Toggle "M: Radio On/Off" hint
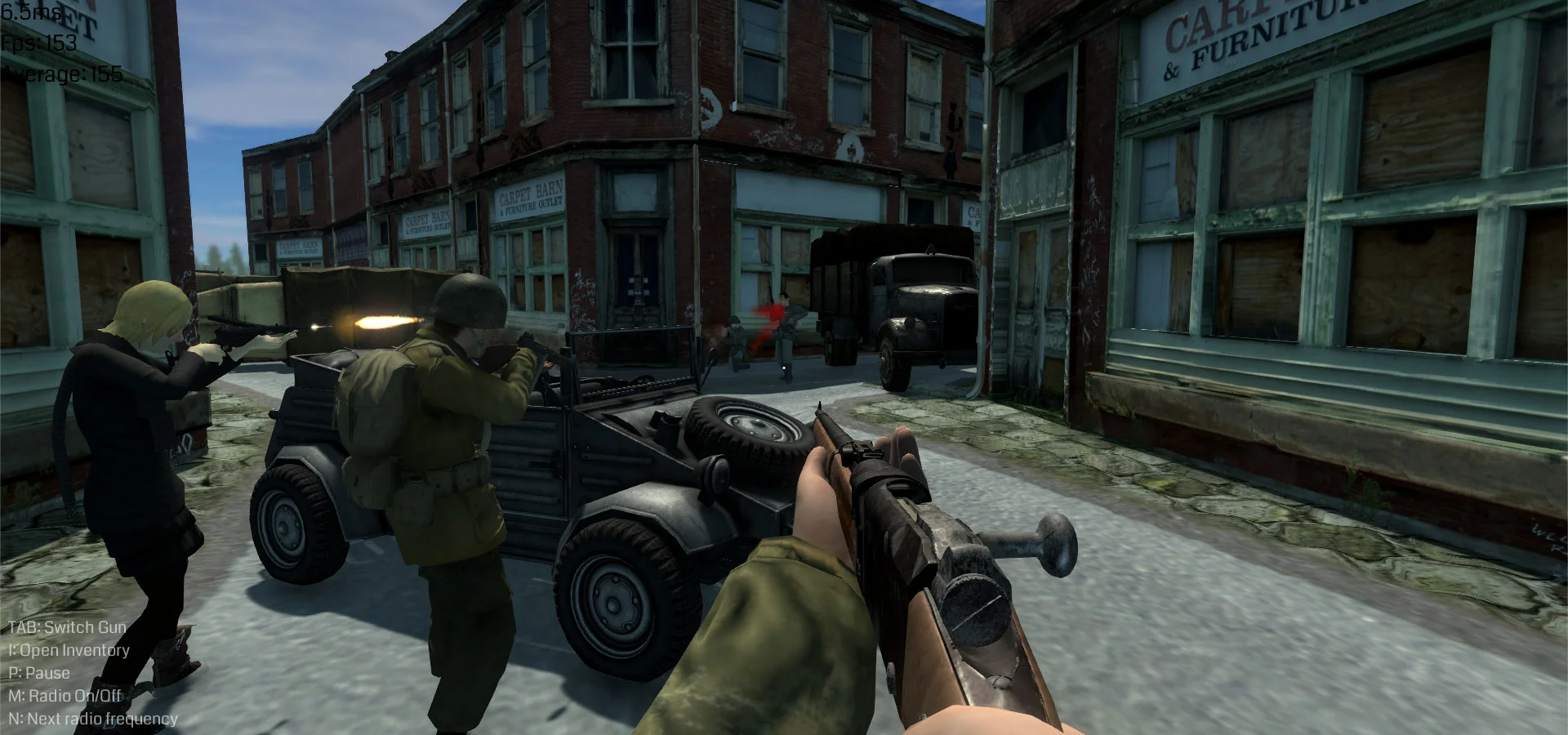The height and width of the screenshot is (735, 1568). (64, 696)
